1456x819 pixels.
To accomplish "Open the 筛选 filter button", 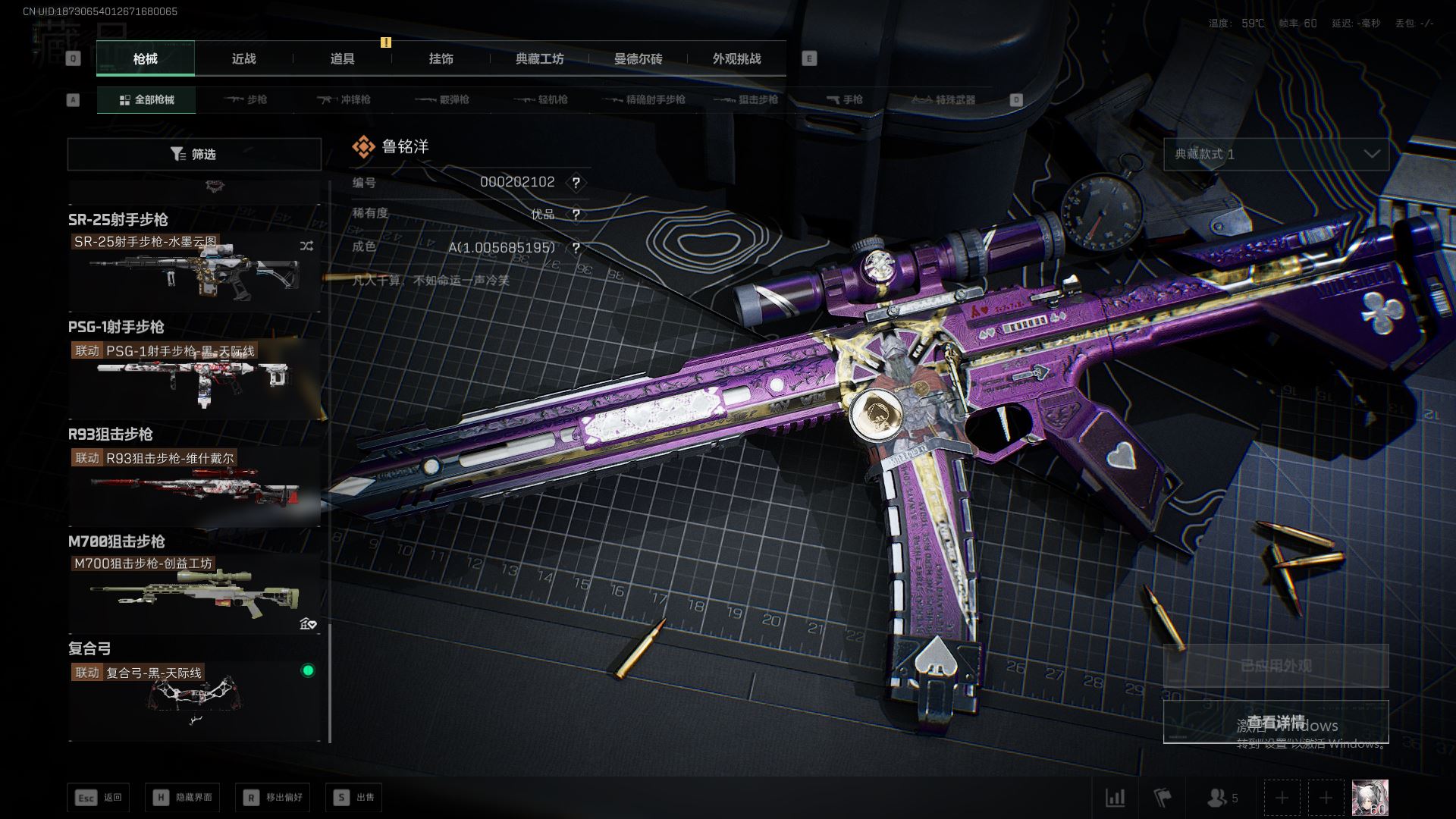I will pyautogui.click(x=194, y=154).
